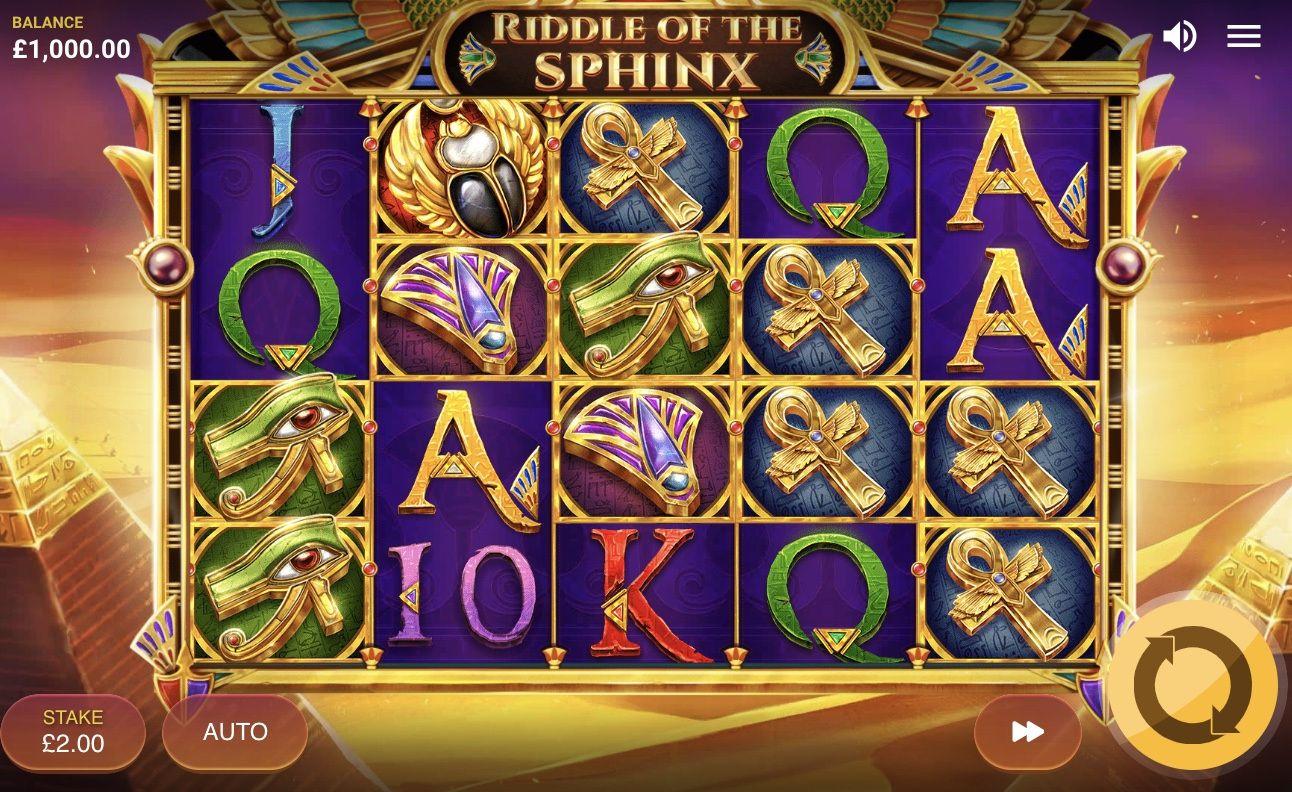This screenshot has height=792, width=1292.
Task: Open the hamburger menu
Action: point(1244,37)
